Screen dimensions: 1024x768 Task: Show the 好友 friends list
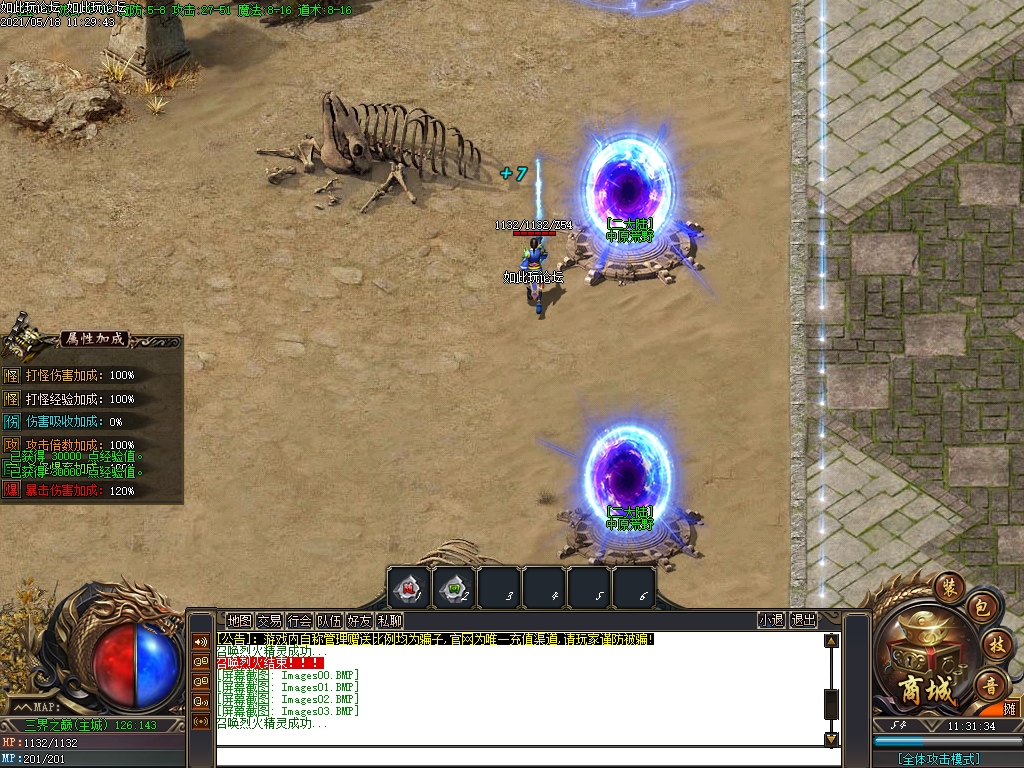pos(359,620)
